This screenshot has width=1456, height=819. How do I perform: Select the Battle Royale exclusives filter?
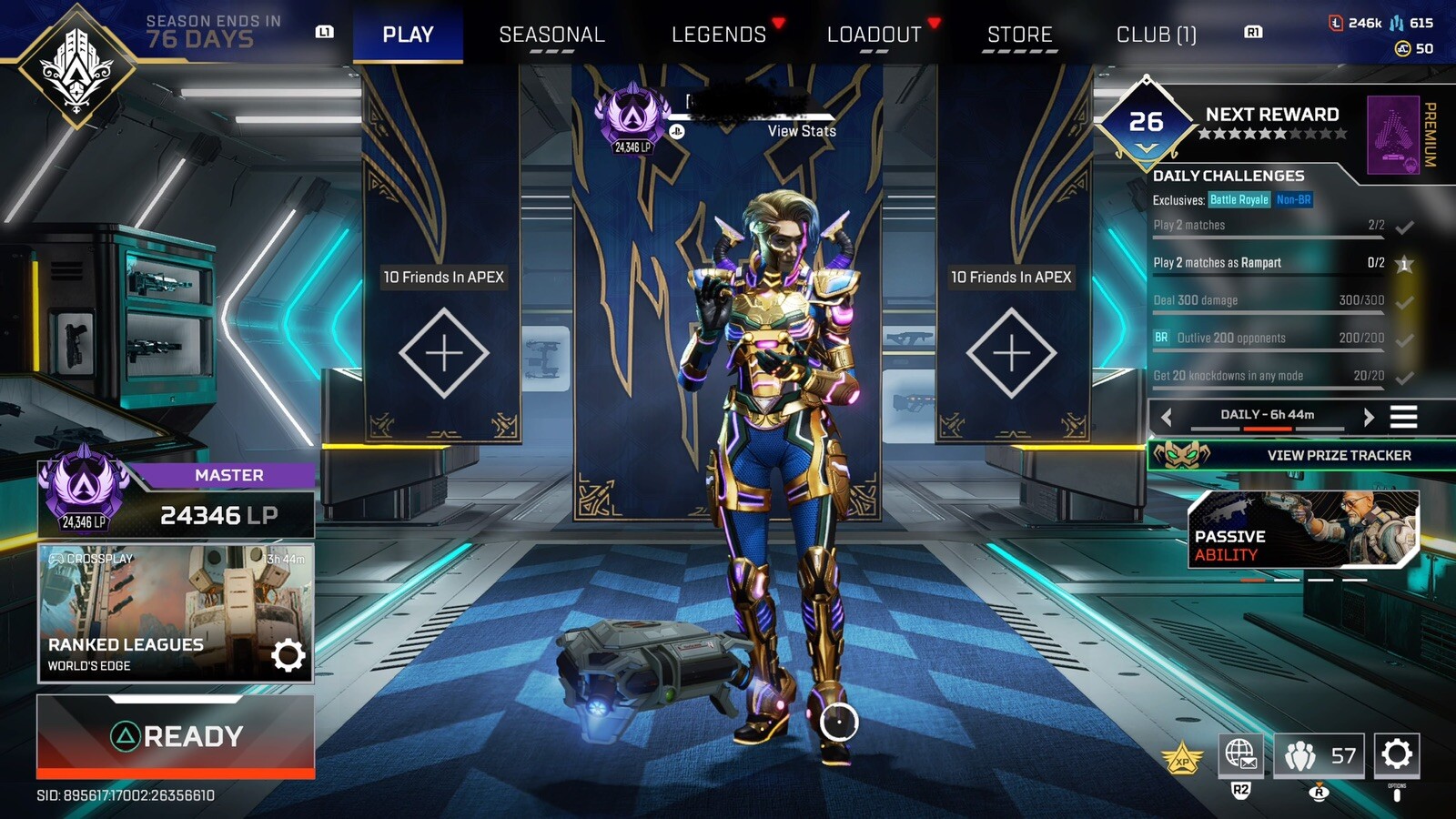[x=1239, y=200]
